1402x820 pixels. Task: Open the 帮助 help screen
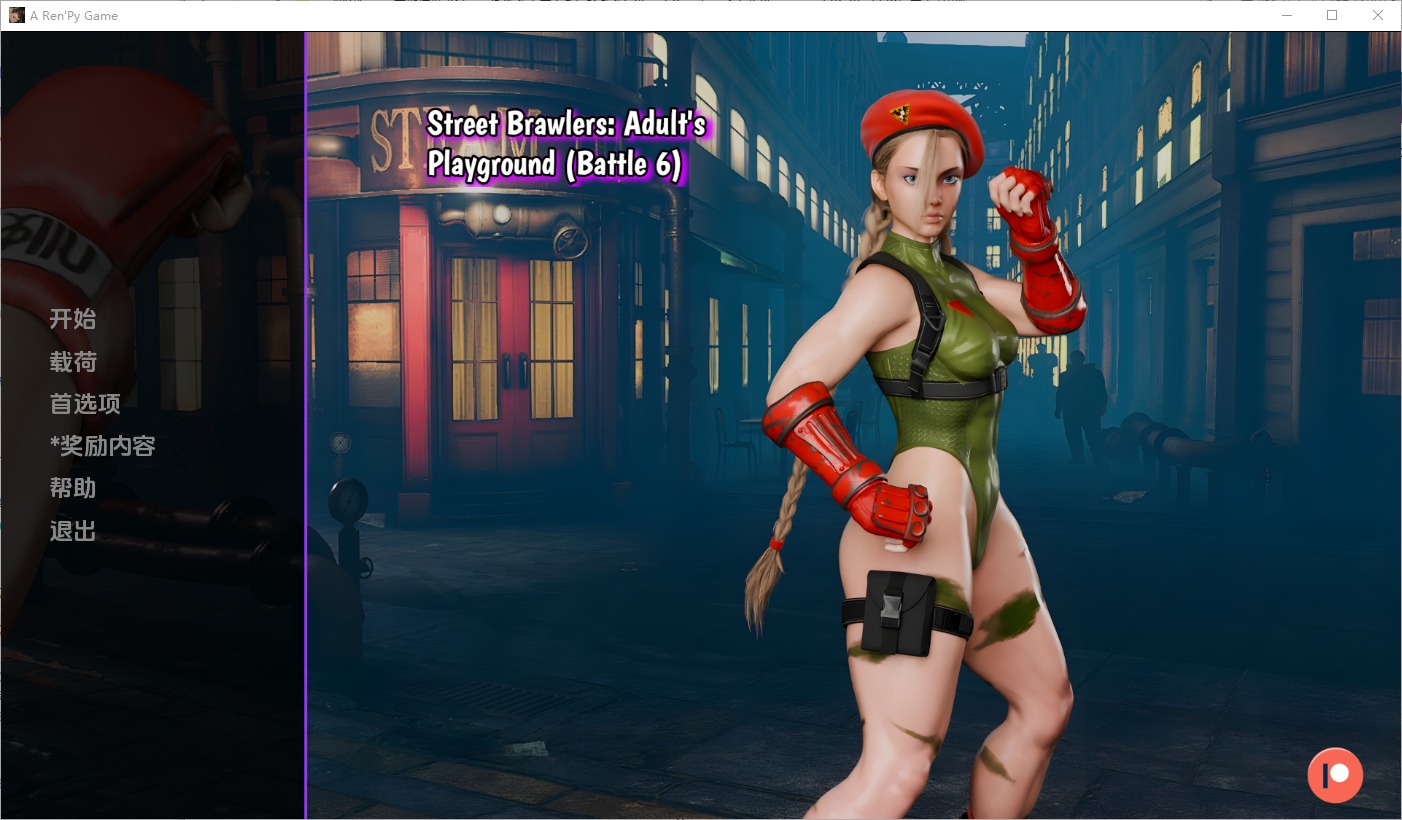[73, 488]
